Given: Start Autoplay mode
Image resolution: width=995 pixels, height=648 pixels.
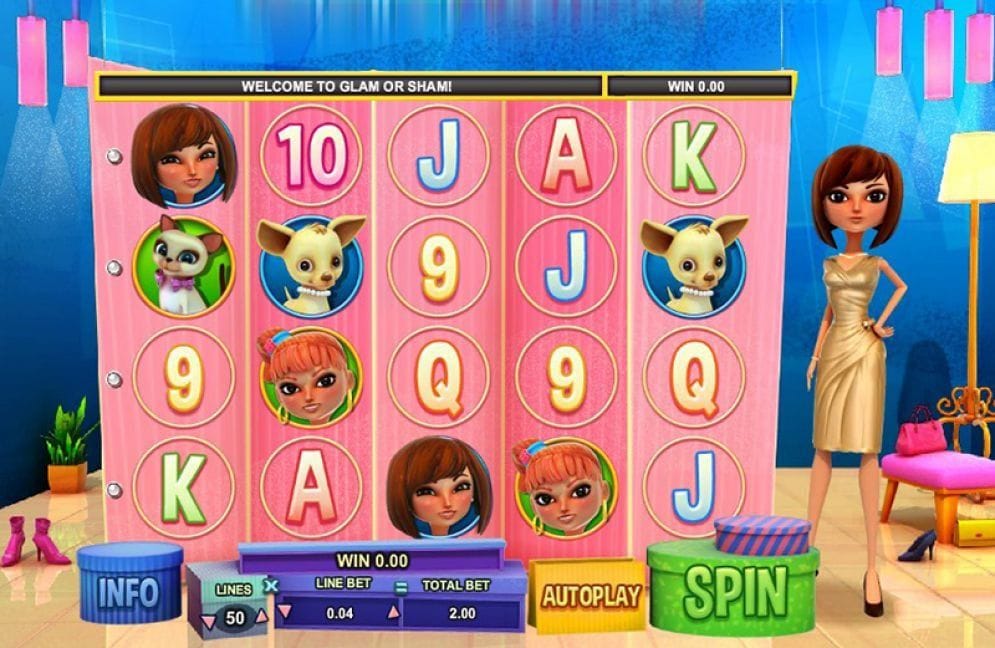Looking at the screenshot, I should click(x=590, y=596).
